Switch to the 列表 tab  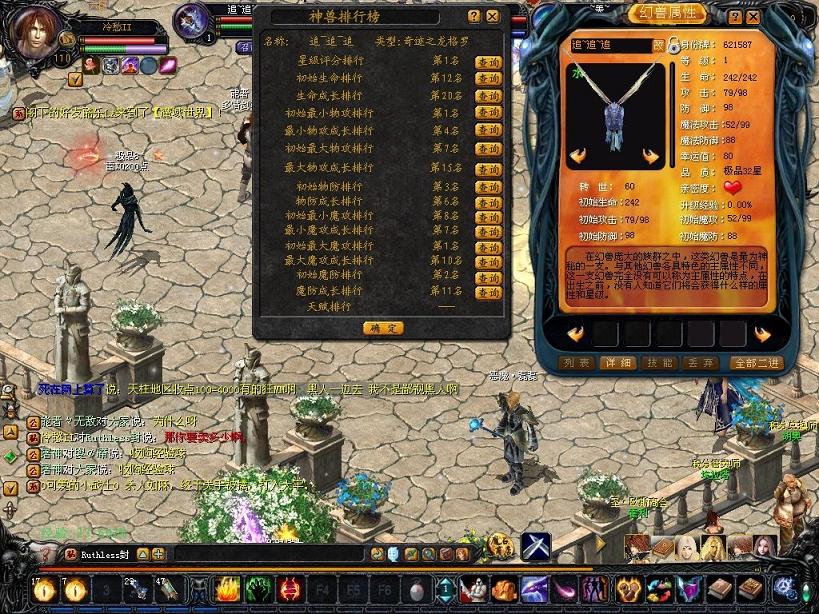[x=577, y=363]
